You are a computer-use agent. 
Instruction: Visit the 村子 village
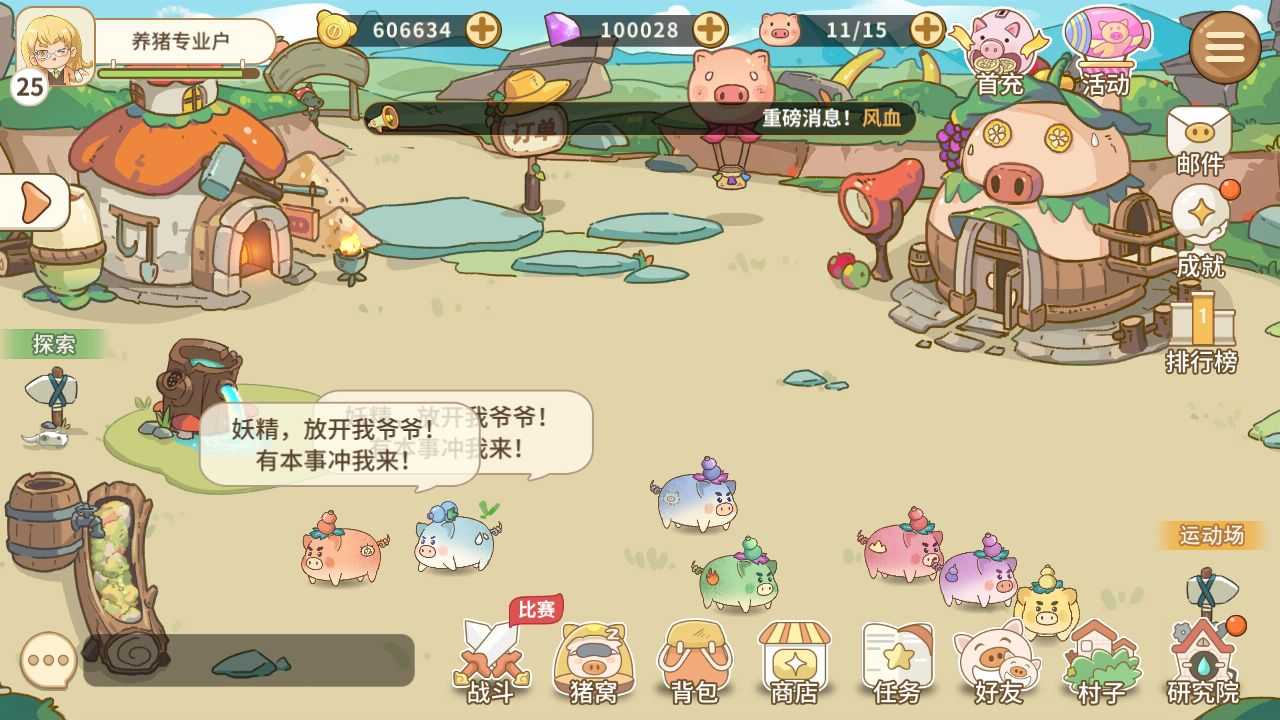coord(1102,662)
